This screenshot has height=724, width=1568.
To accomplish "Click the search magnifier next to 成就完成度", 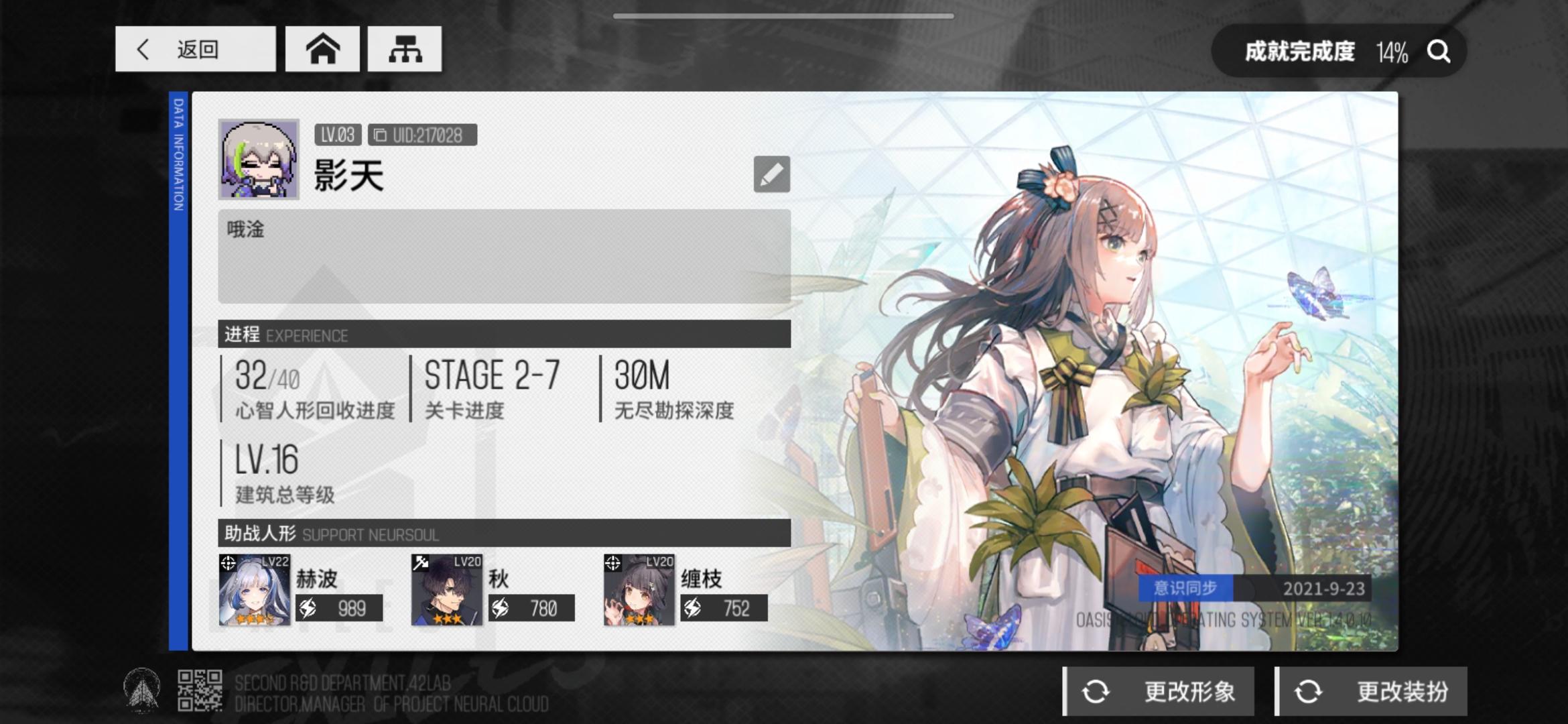I will [1437, 51].
